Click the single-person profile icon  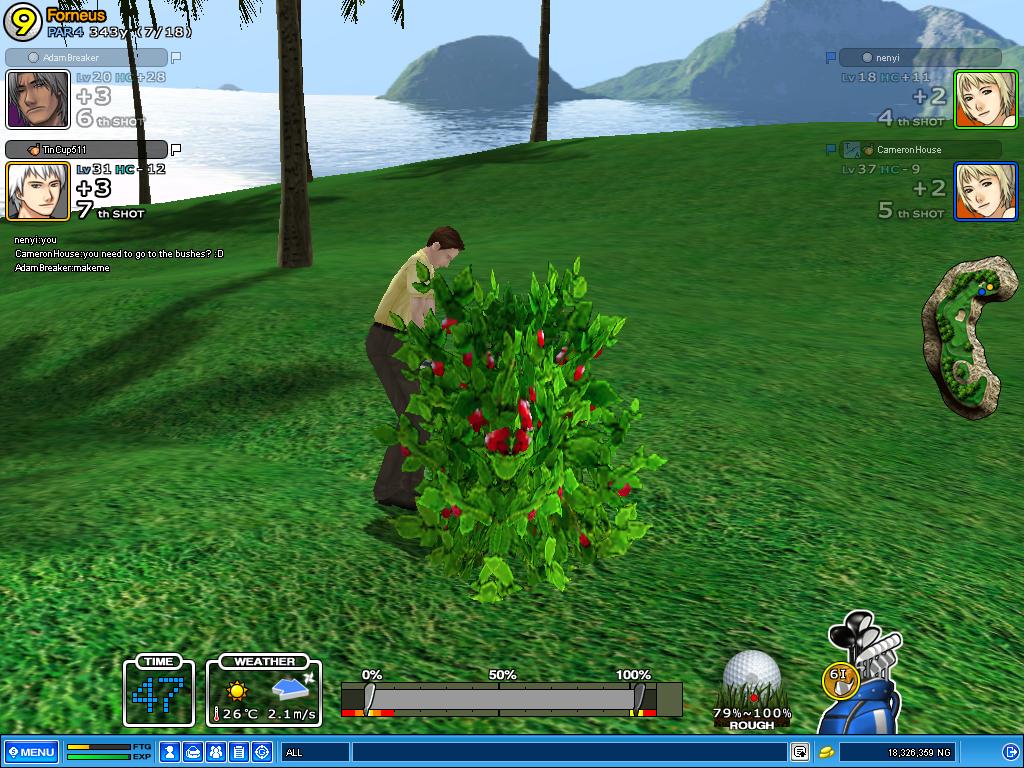click(171, 752)
